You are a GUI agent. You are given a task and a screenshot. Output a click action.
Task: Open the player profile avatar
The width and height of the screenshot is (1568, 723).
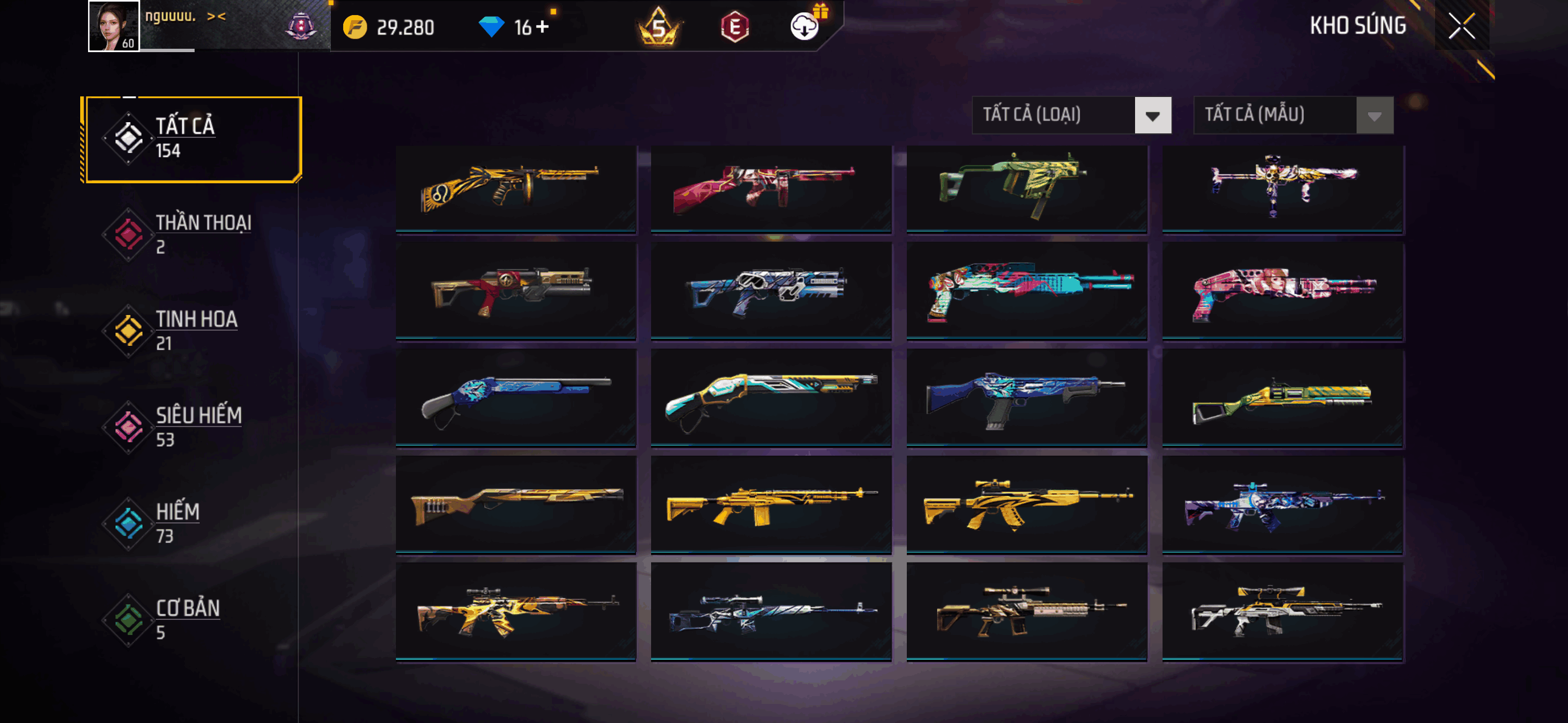114,26
